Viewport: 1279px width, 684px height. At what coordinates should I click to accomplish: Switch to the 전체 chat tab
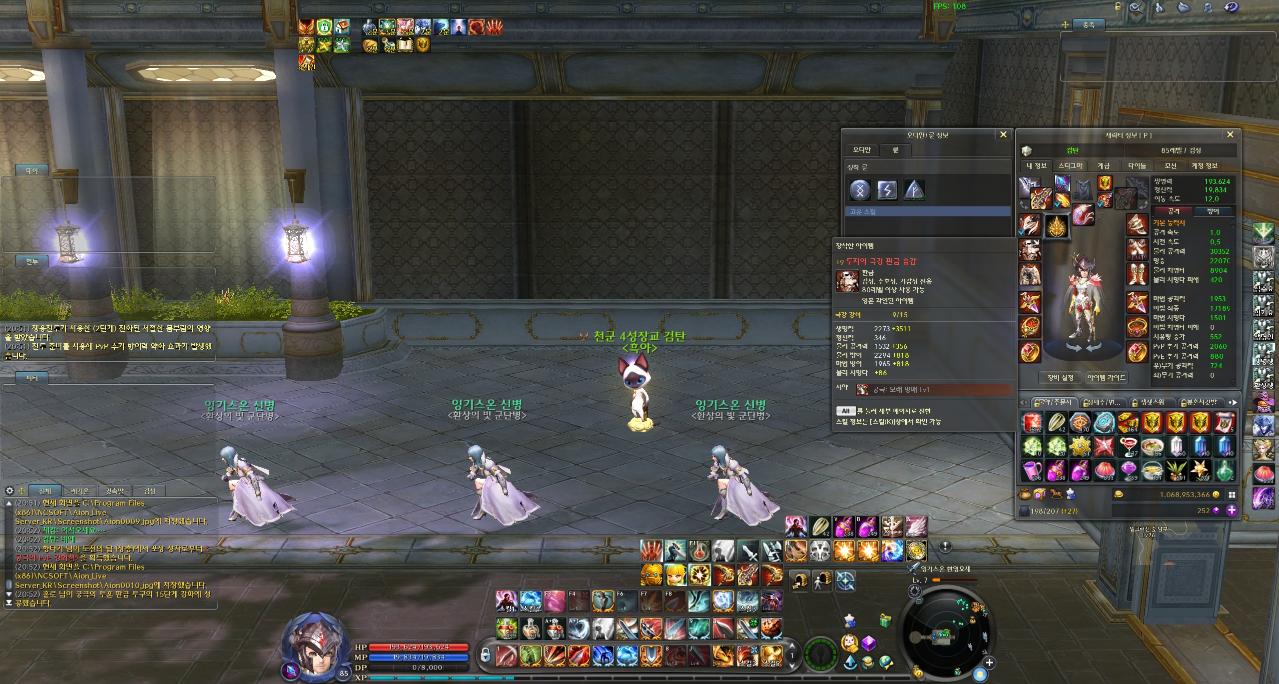pos(43,491)
